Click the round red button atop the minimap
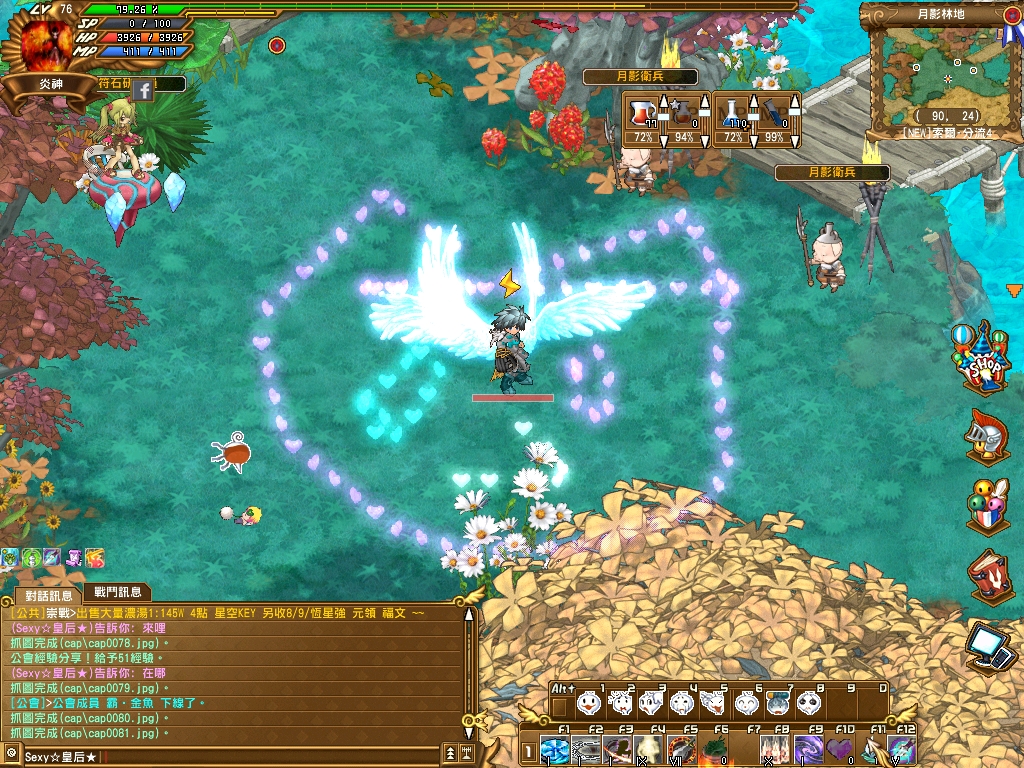 277,45
